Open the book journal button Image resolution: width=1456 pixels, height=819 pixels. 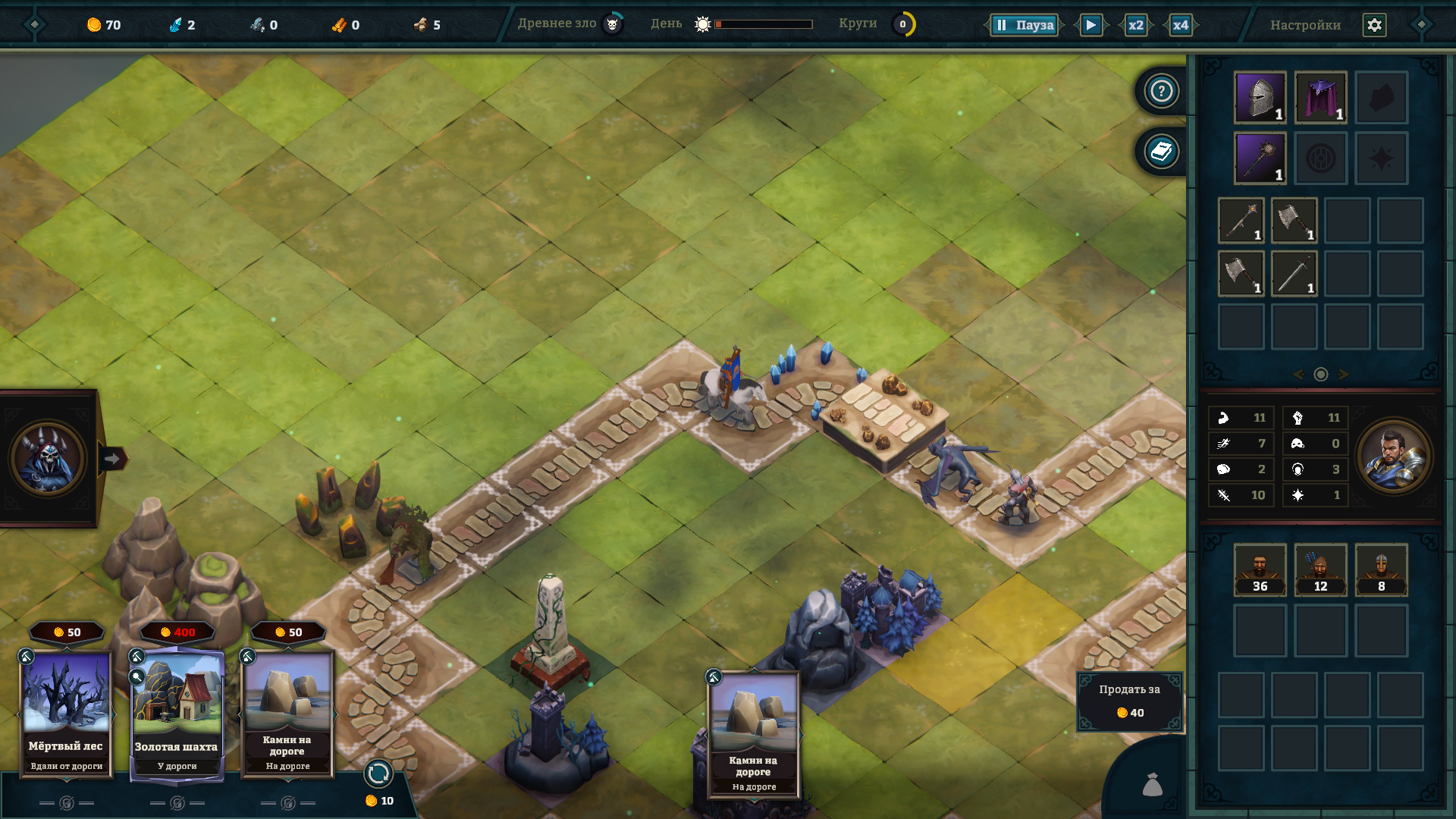tap(1161, 152)
